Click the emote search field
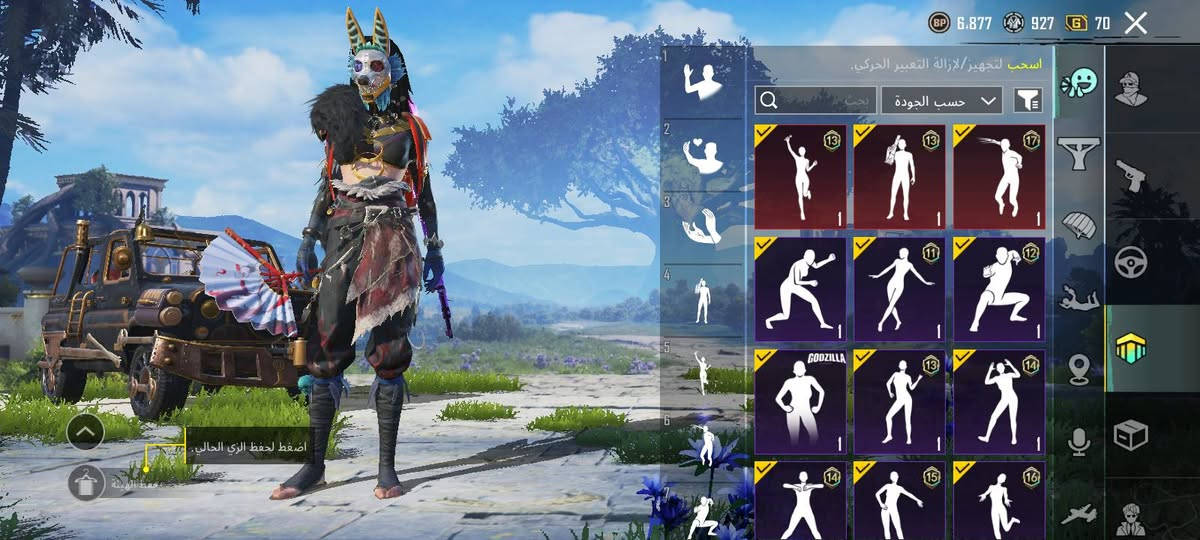This screenshot has width=1200, height=540. coord(815,100)
